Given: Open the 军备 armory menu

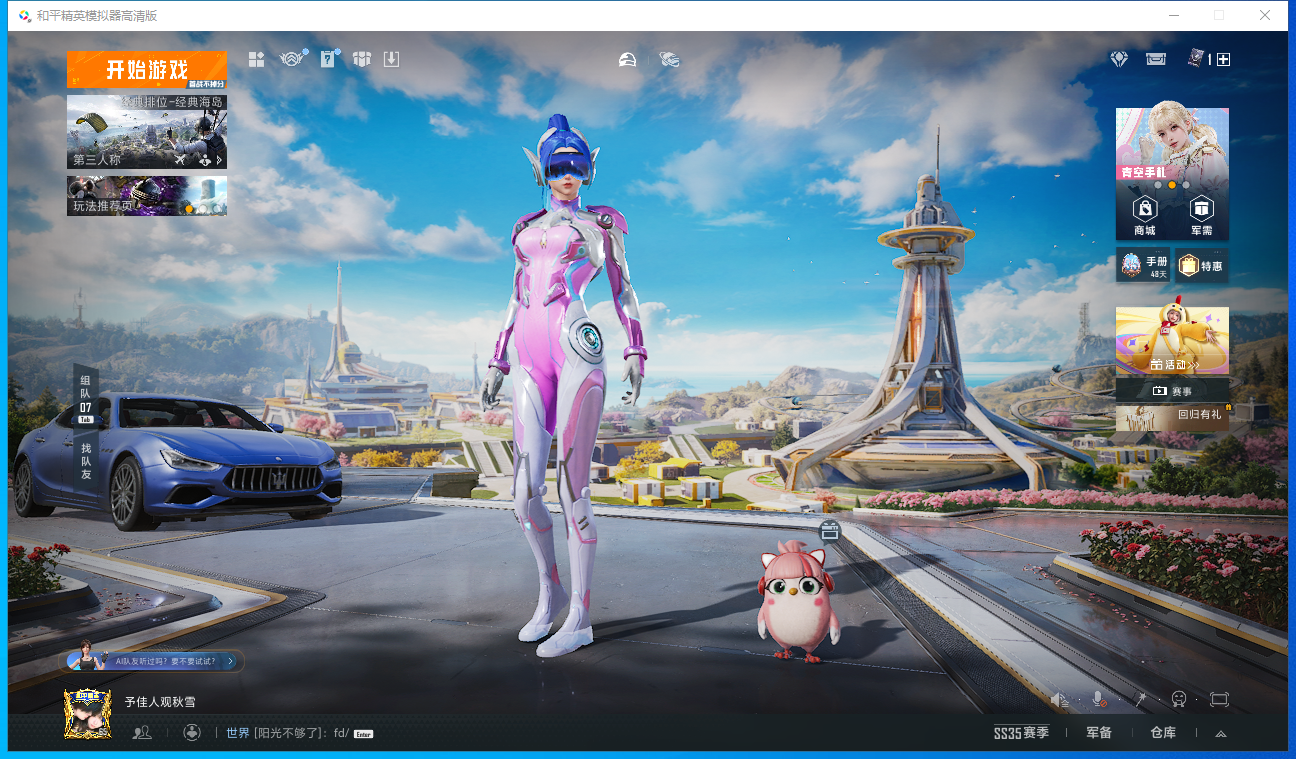Looking at the screenshot, I should 1099,733.
